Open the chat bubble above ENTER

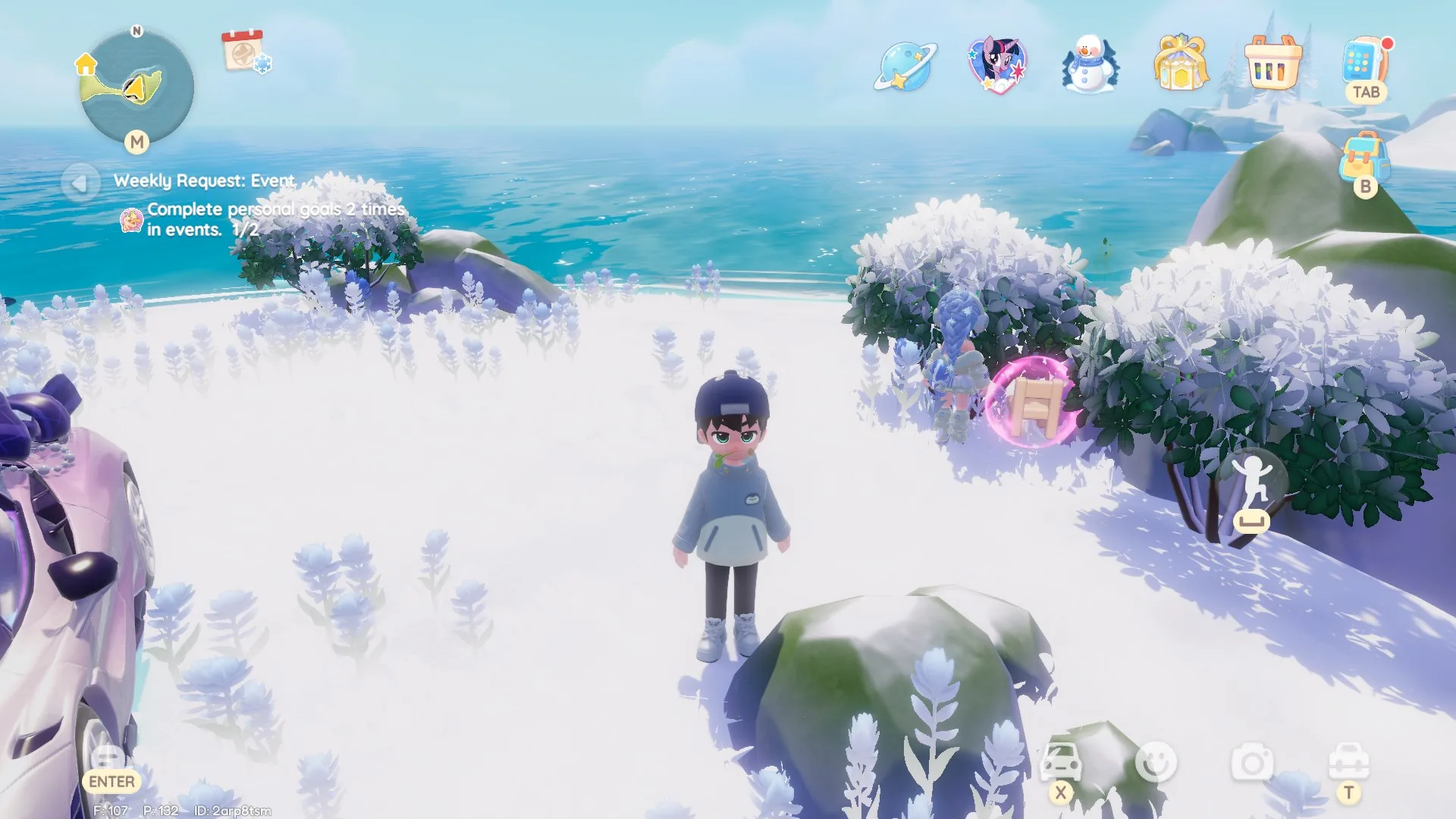click(x=107, y=756)
